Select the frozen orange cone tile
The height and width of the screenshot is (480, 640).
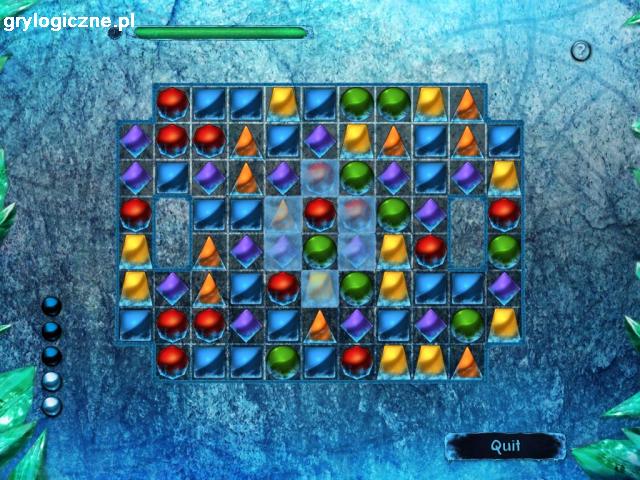(283, 213)
